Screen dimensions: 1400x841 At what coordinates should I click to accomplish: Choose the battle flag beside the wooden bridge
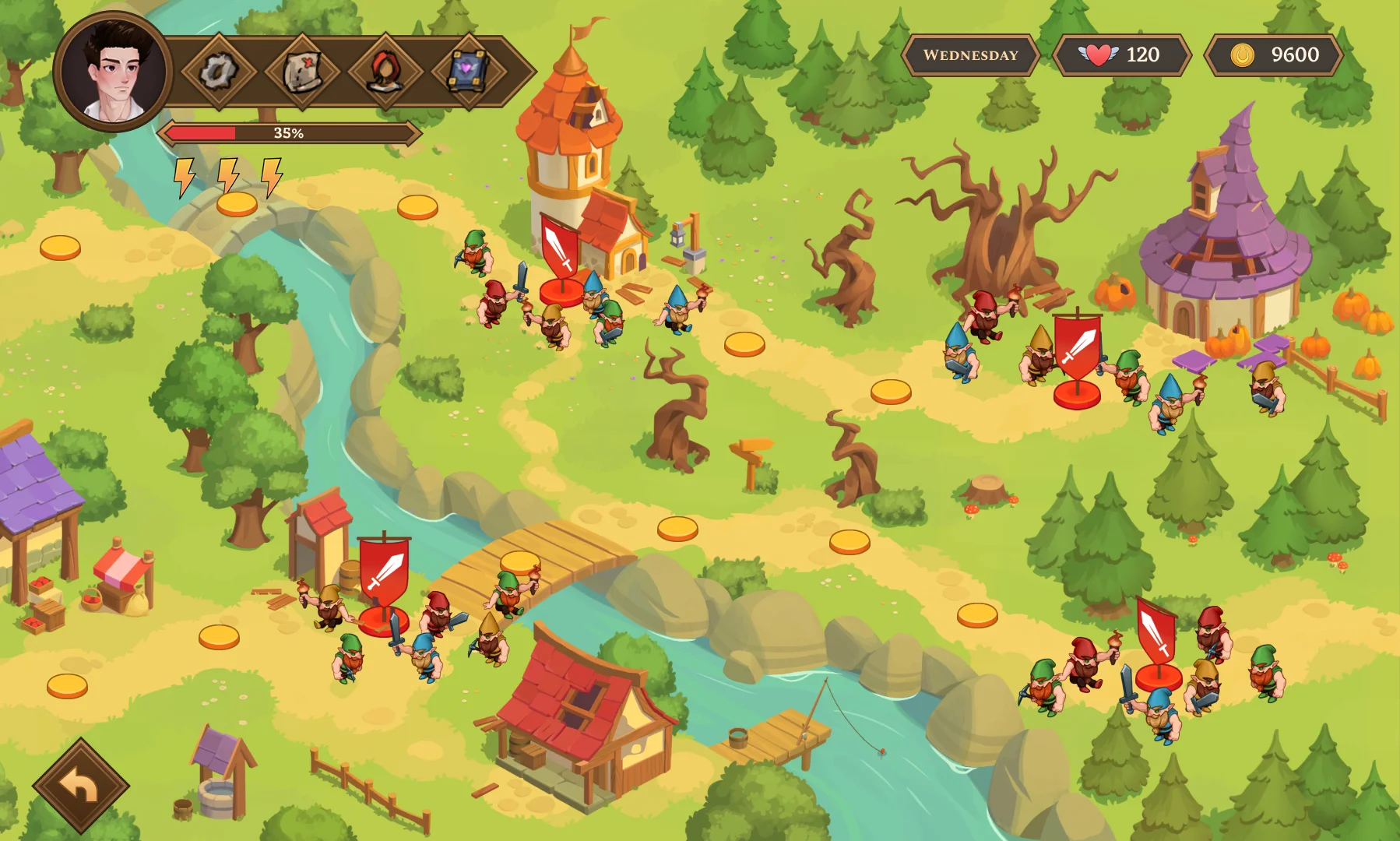pyautogui.click(x=383, y=573)
